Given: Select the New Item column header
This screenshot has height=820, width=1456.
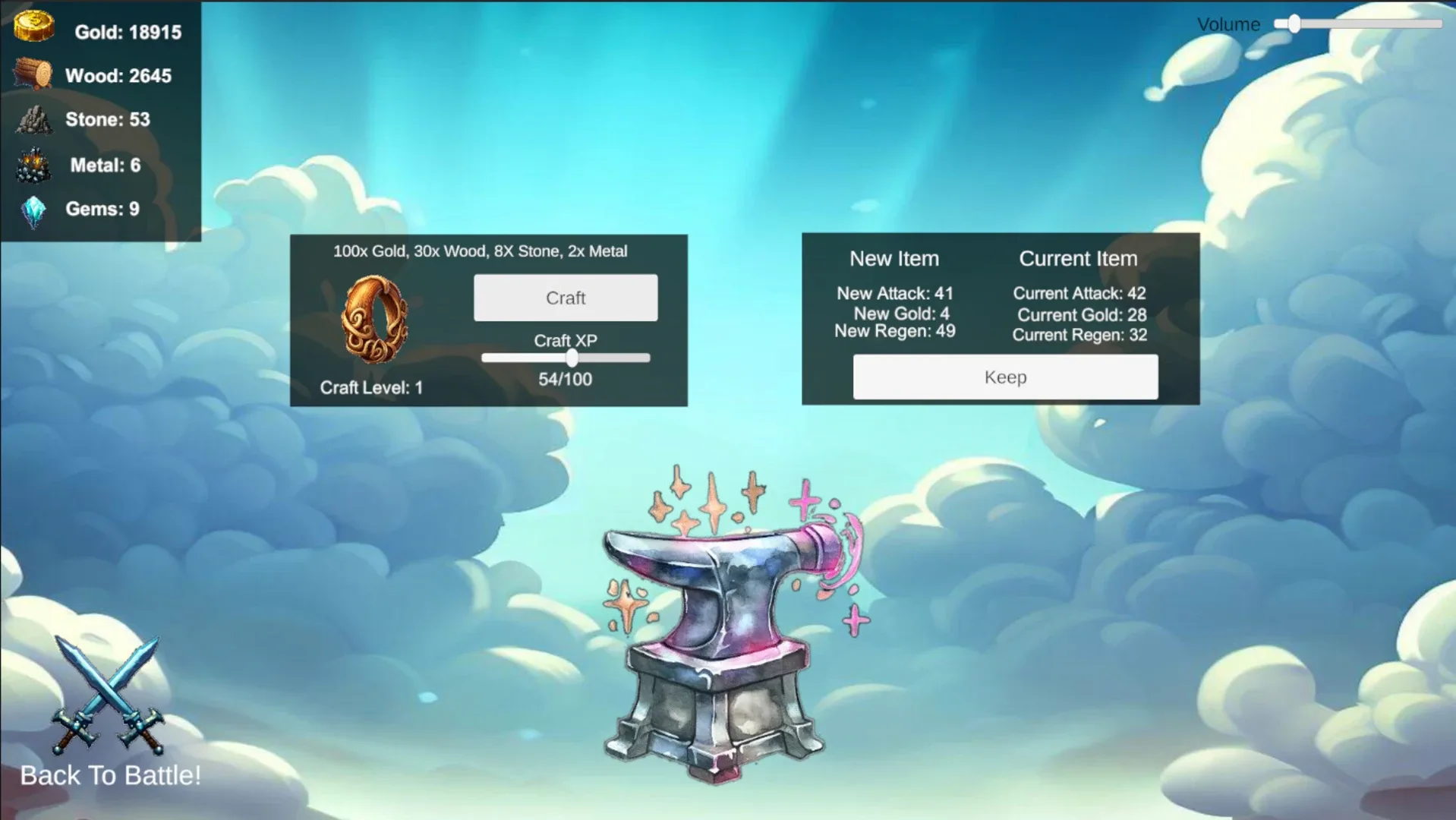Looking at the screenshot, I should [894, 259].
